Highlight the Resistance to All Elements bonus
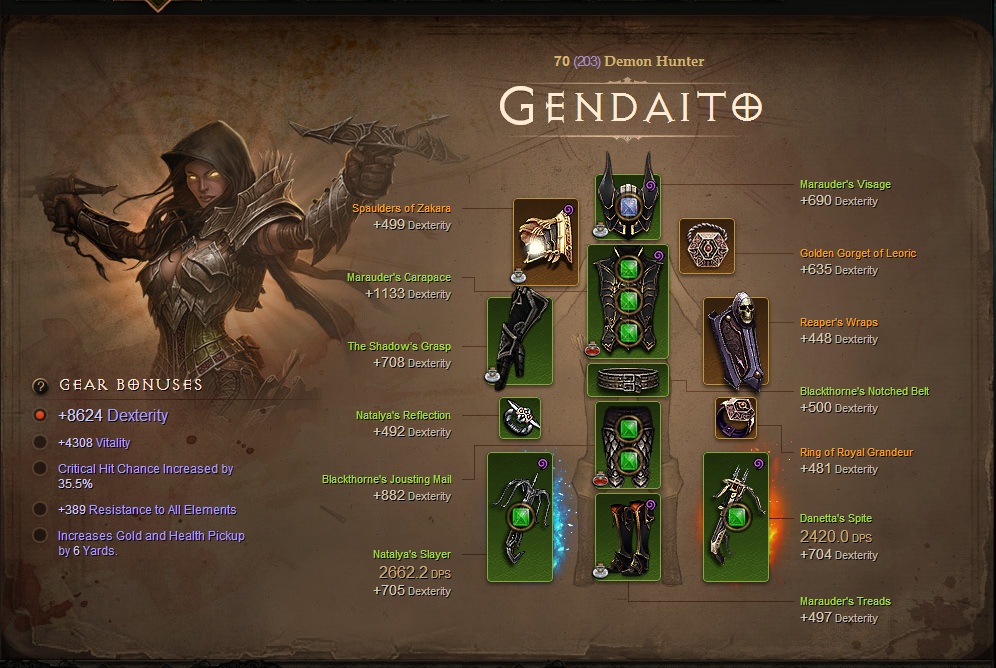996x668 pixels. pos(40,509)
